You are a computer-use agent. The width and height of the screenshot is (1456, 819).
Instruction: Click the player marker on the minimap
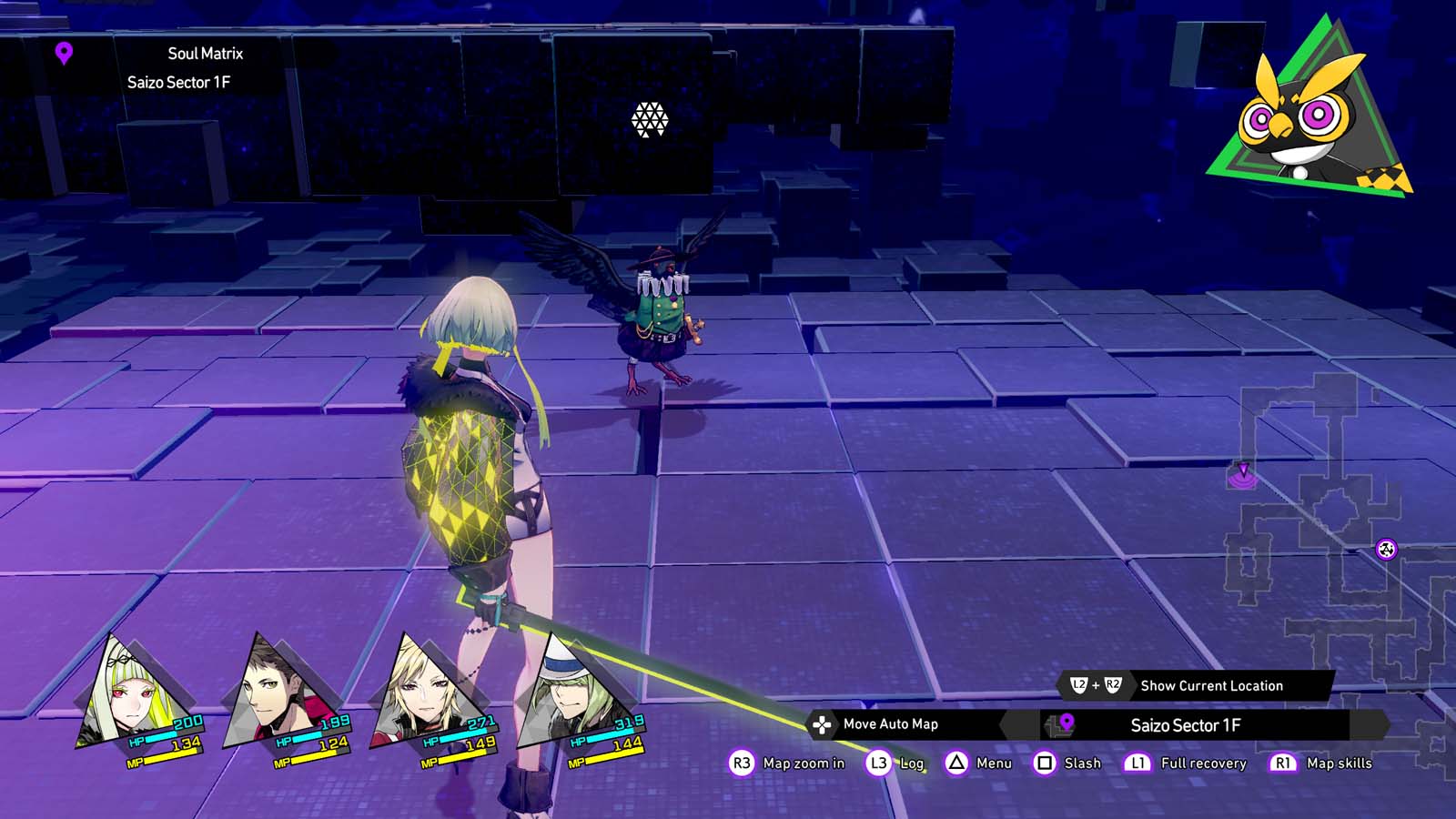click(x=1243, y=473)
